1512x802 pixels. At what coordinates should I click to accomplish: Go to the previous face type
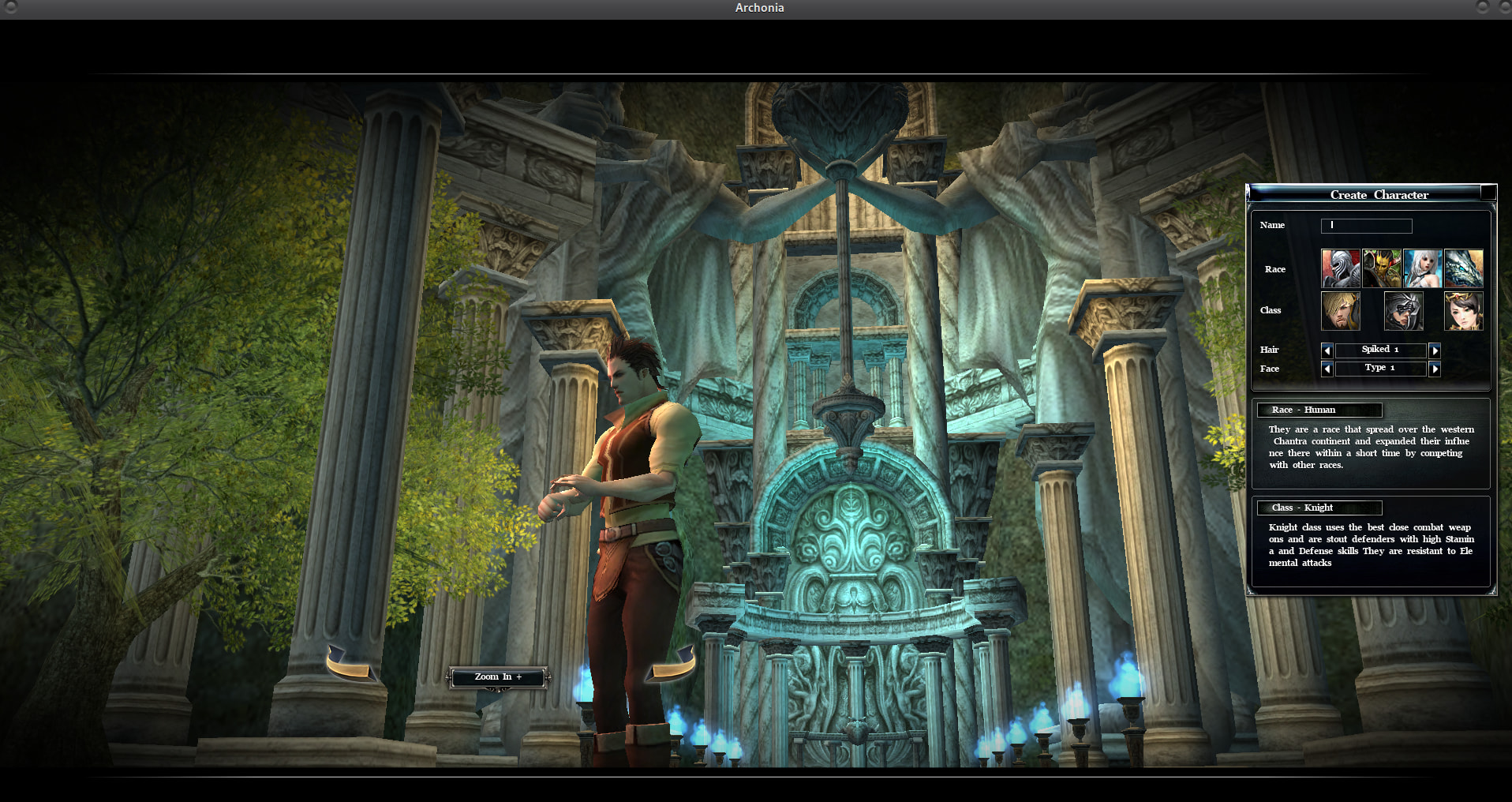(1327, 369)
